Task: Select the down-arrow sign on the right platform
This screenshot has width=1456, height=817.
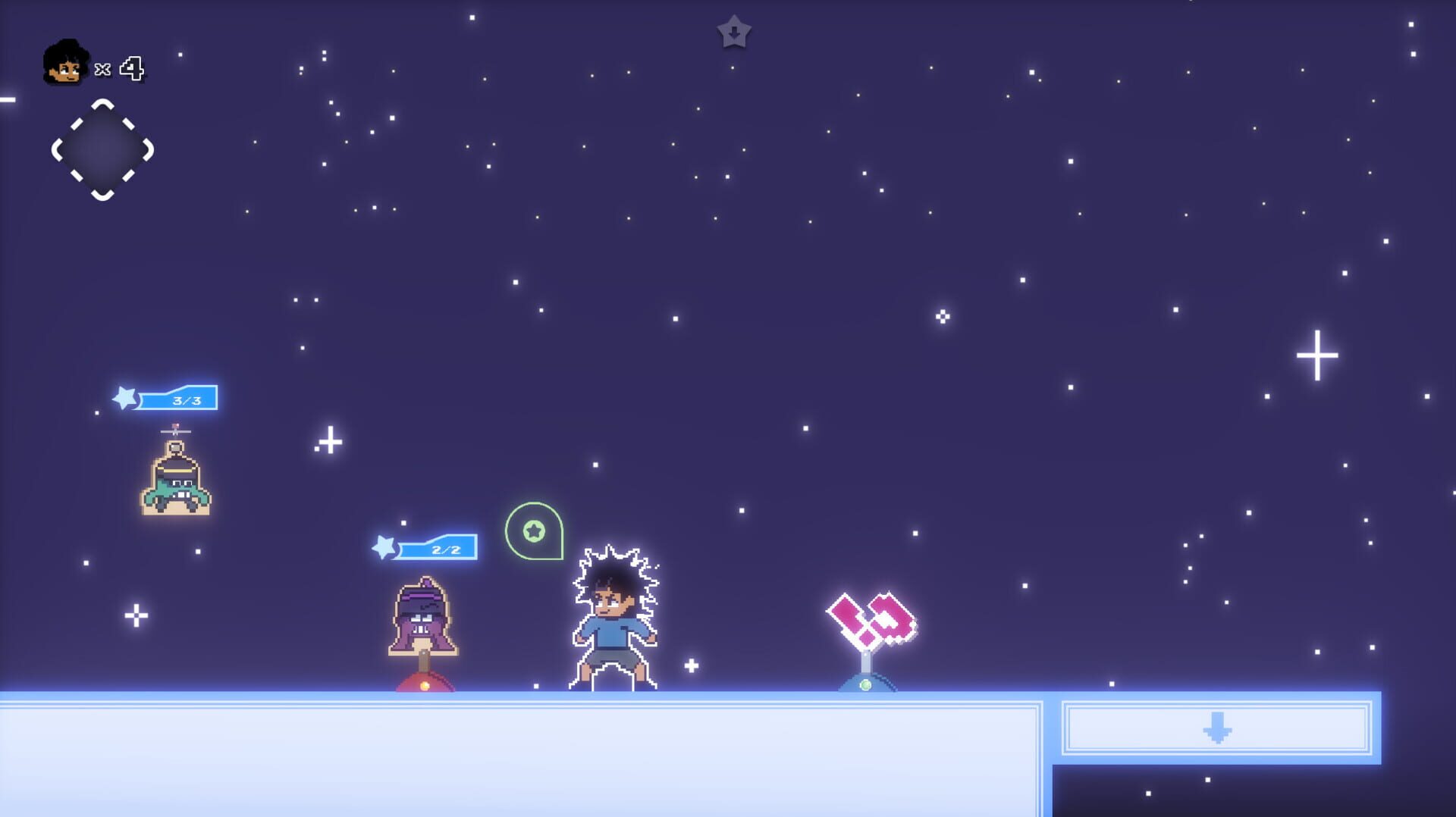Action: 1217,726
